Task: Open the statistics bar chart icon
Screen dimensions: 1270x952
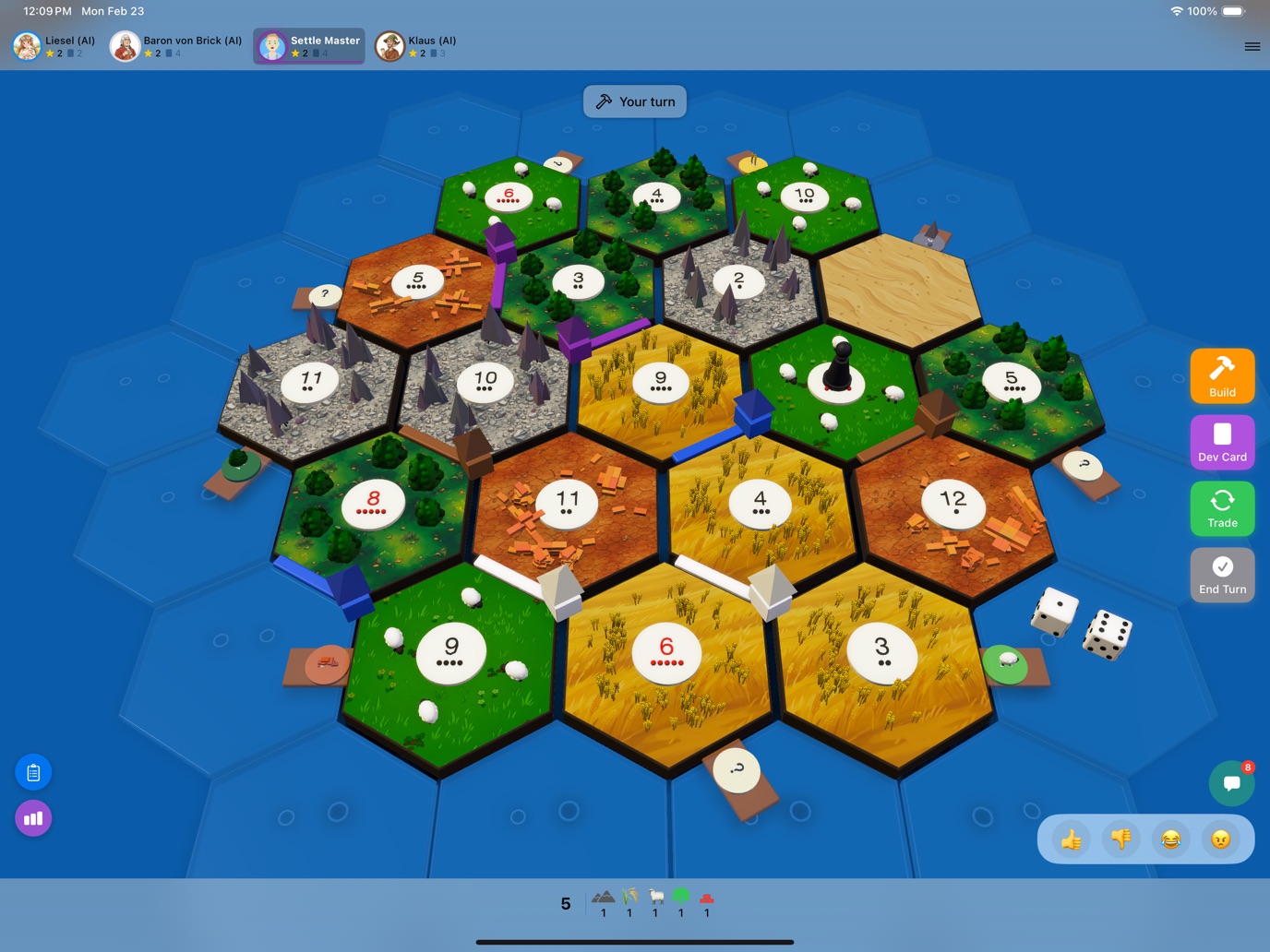Action: (33, 817)
